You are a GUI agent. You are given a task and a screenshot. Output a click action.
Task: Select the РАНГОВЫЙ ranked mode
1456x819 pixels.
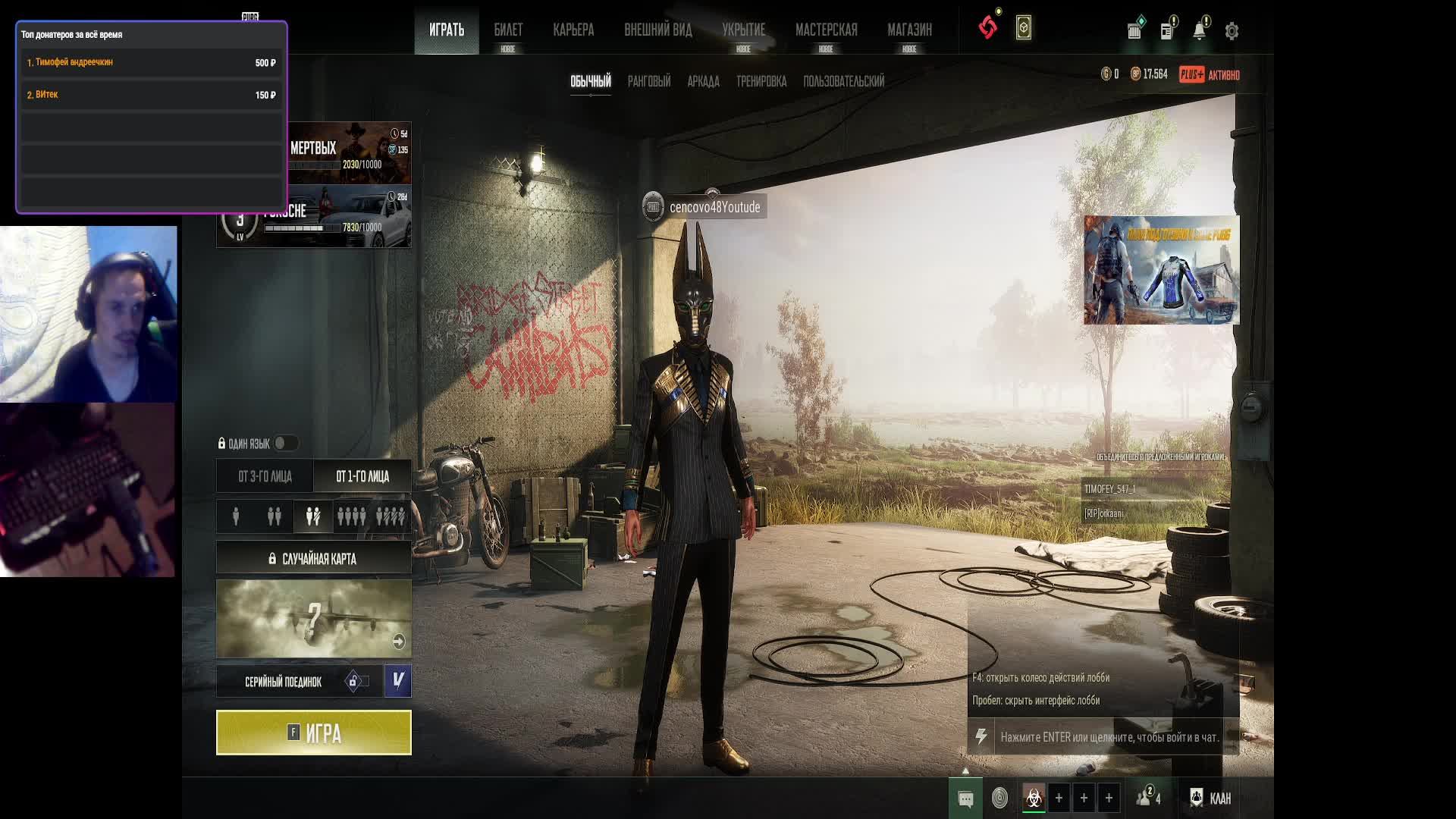[x=648, y=81]
